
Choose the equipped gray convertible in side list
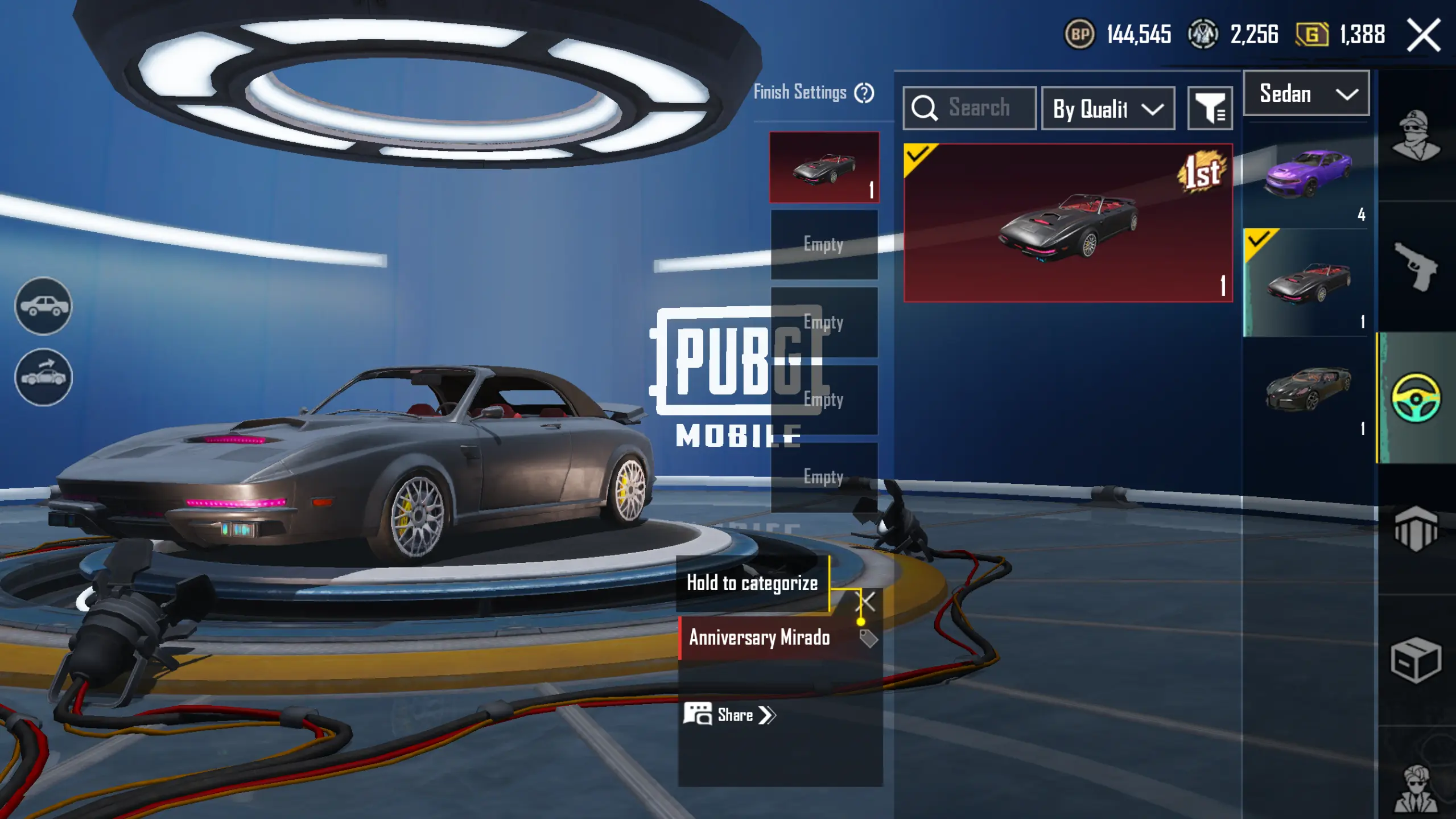tap(1307, 282)
